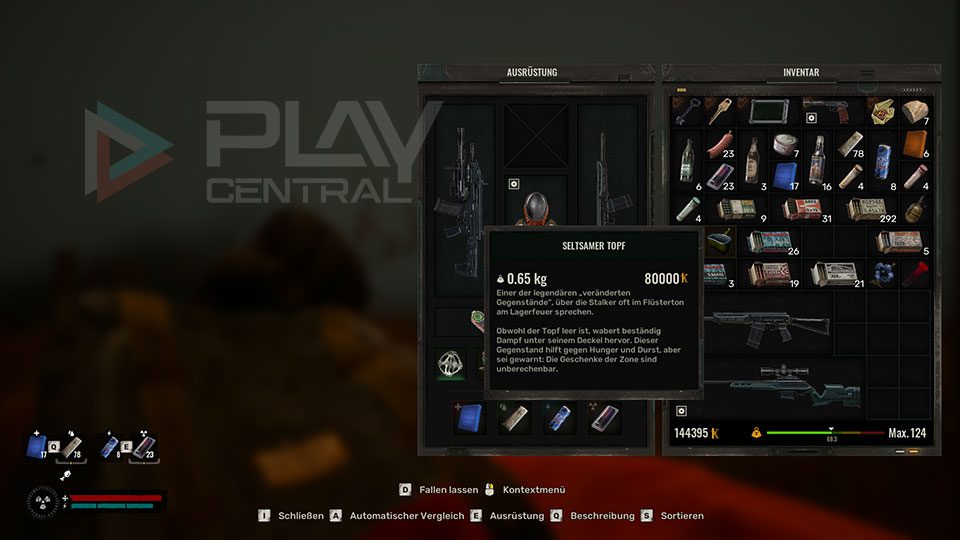960x540 pixels.
Task: Click the red shotgun shell item
Action: click(x=914, y=273)
